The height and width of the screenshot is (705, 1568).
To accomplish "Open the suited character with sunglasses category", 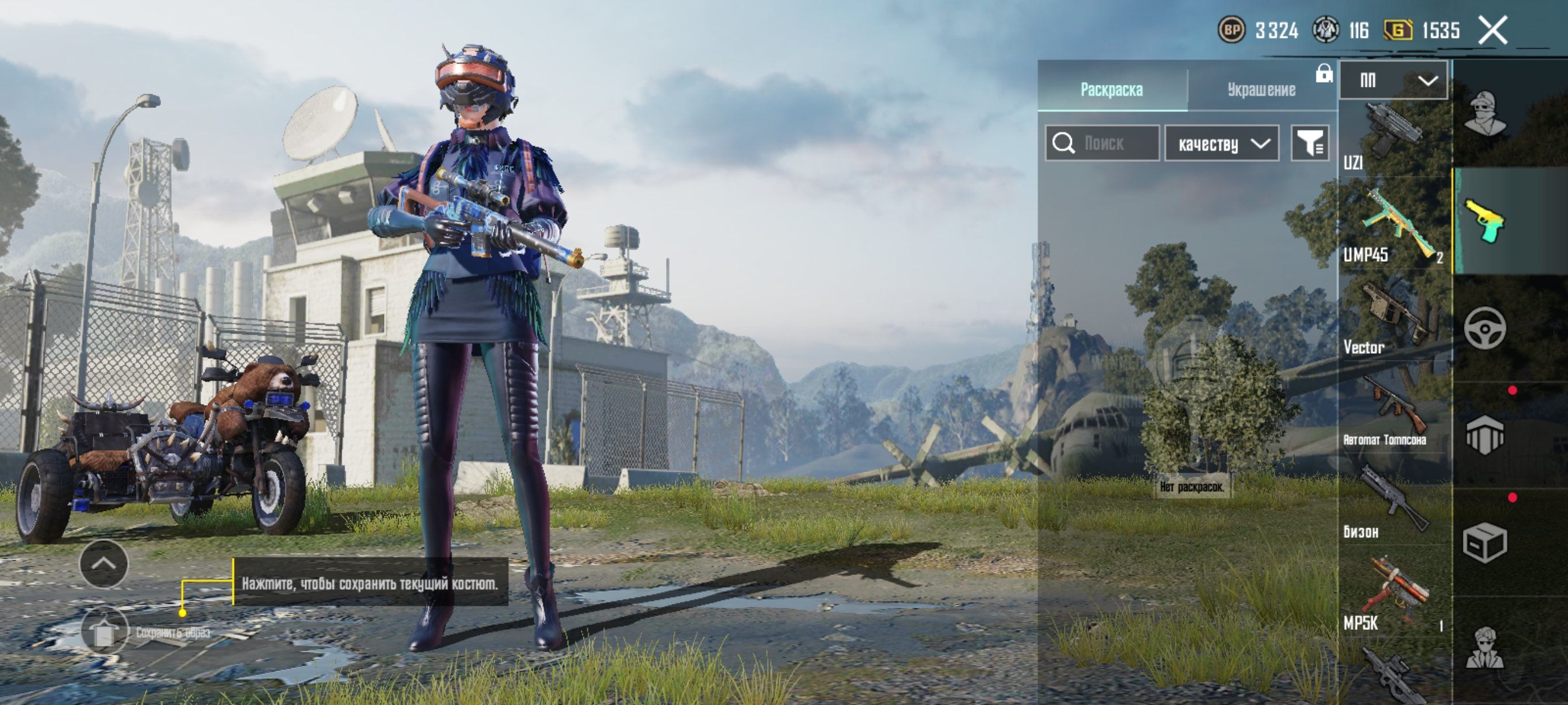I will 1485,648.
